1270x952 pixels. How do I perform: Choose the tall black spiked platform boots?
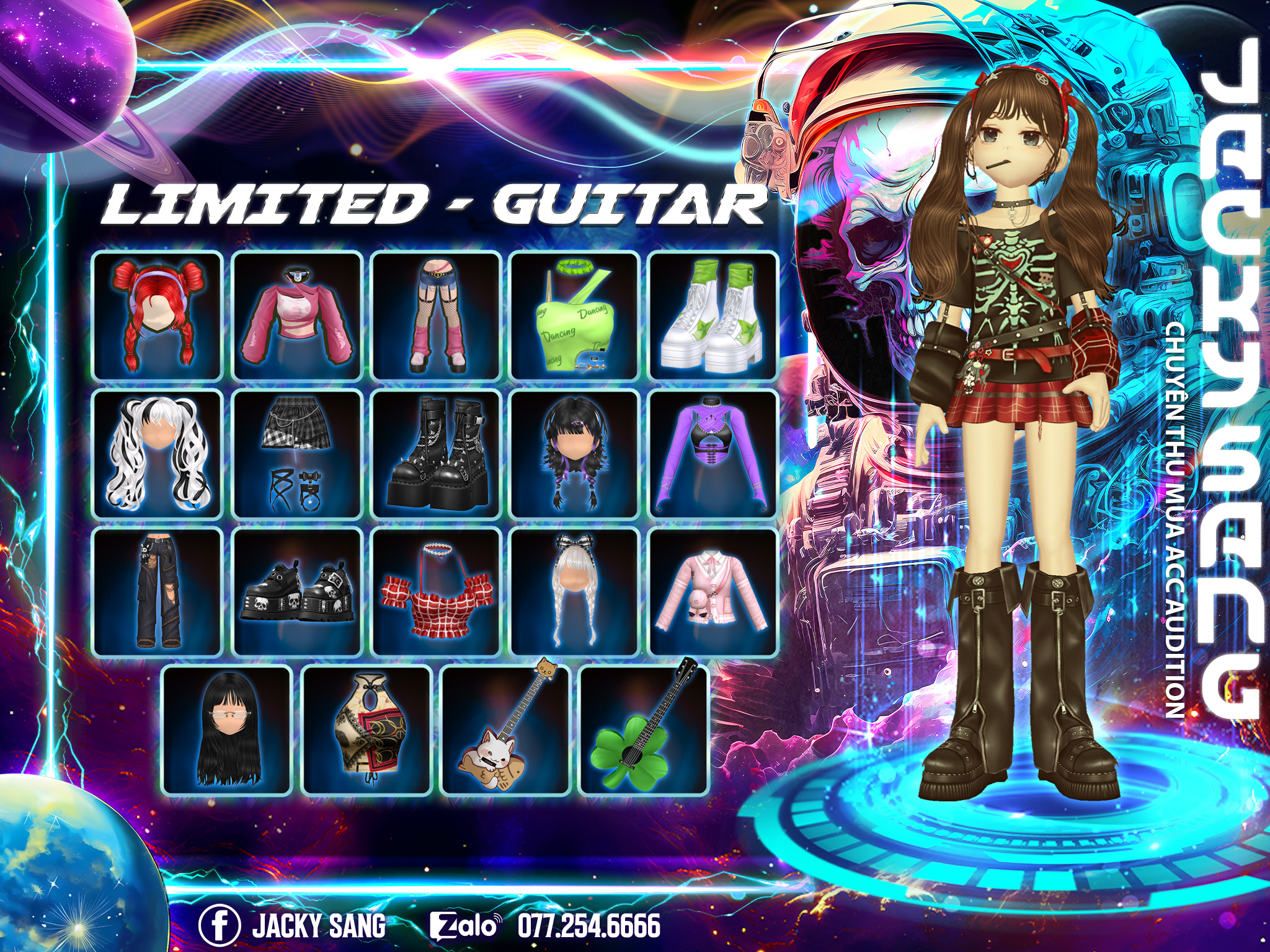(x=436, y=454)
